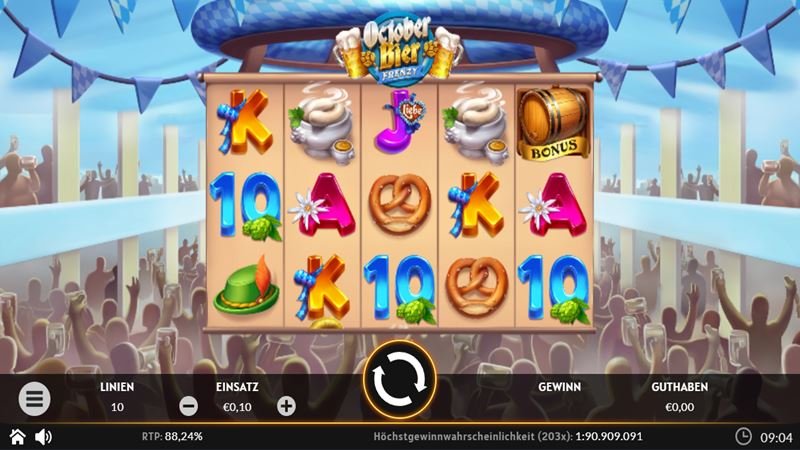Screen dimensions: 800x450
Task: Open the hamburger menu
Action: pos(34,399)
